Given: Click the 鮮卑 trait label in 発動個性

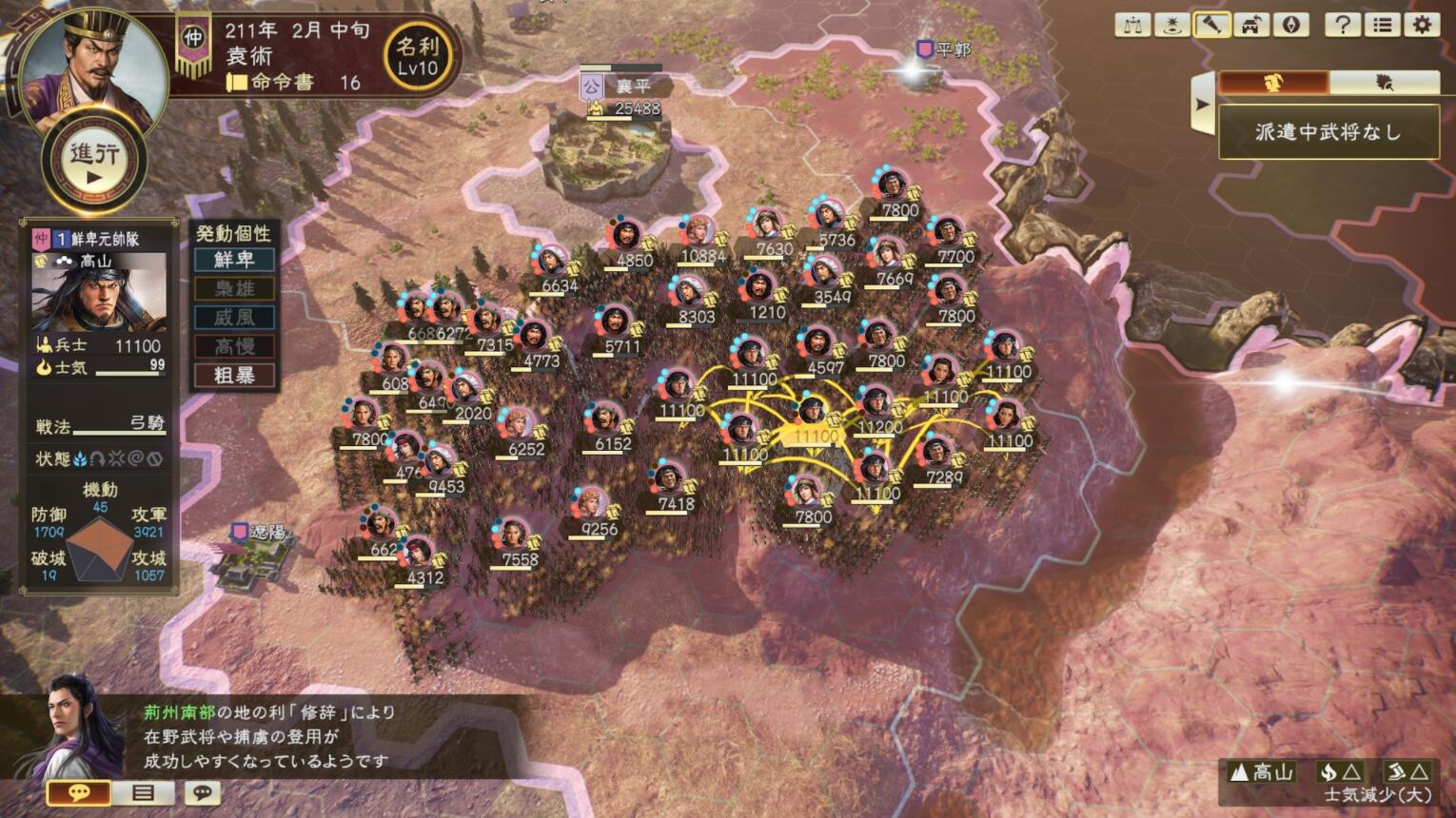Looking at the screenshot, I should [x=233, y=260].
